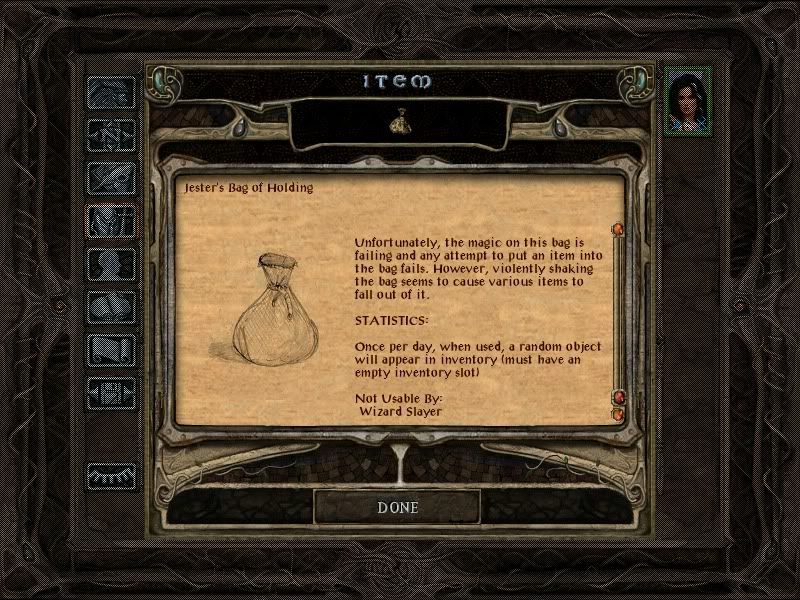This screenshot has height=600, width=800.
Task: Click the scroll-down gem at the scrollbar bottom
Action: coord(617,413)
